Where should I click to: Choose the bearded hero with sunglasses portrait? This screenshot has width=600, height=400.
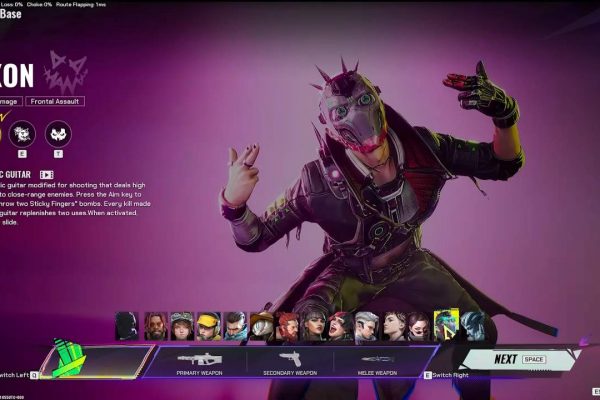point(155,326)
